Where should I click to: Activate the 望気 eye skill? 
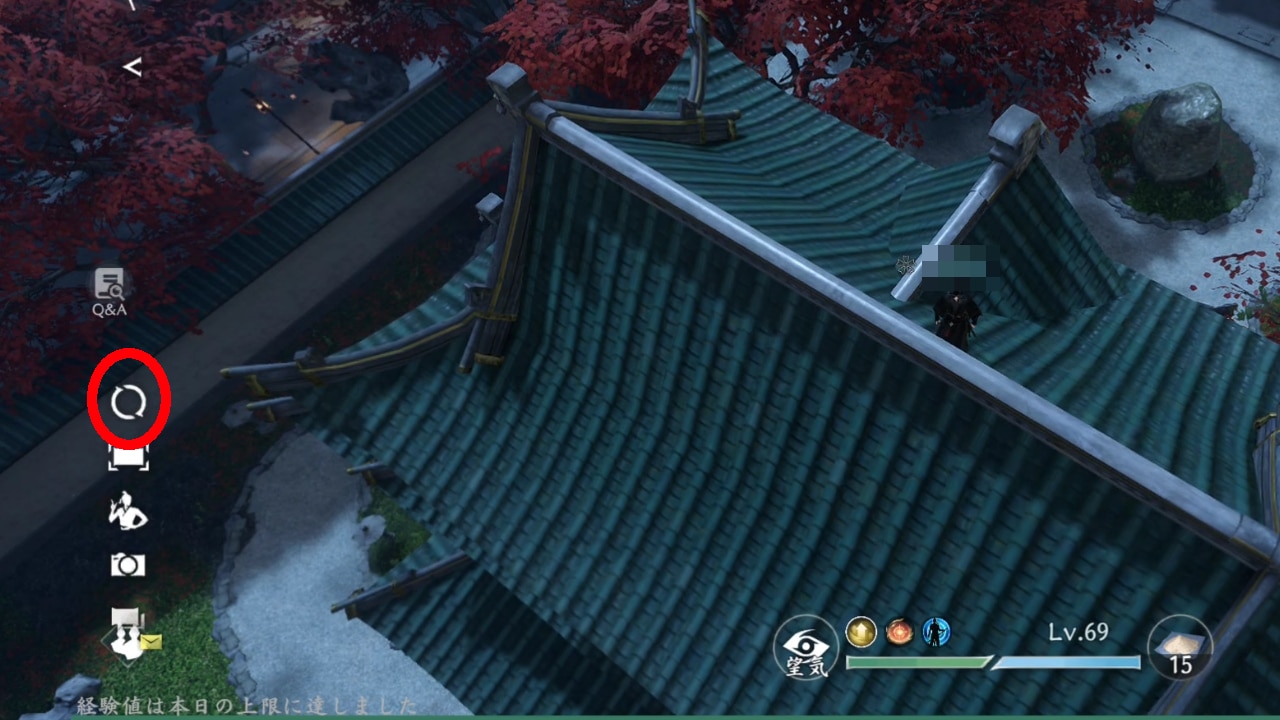[x=805, y=647]
